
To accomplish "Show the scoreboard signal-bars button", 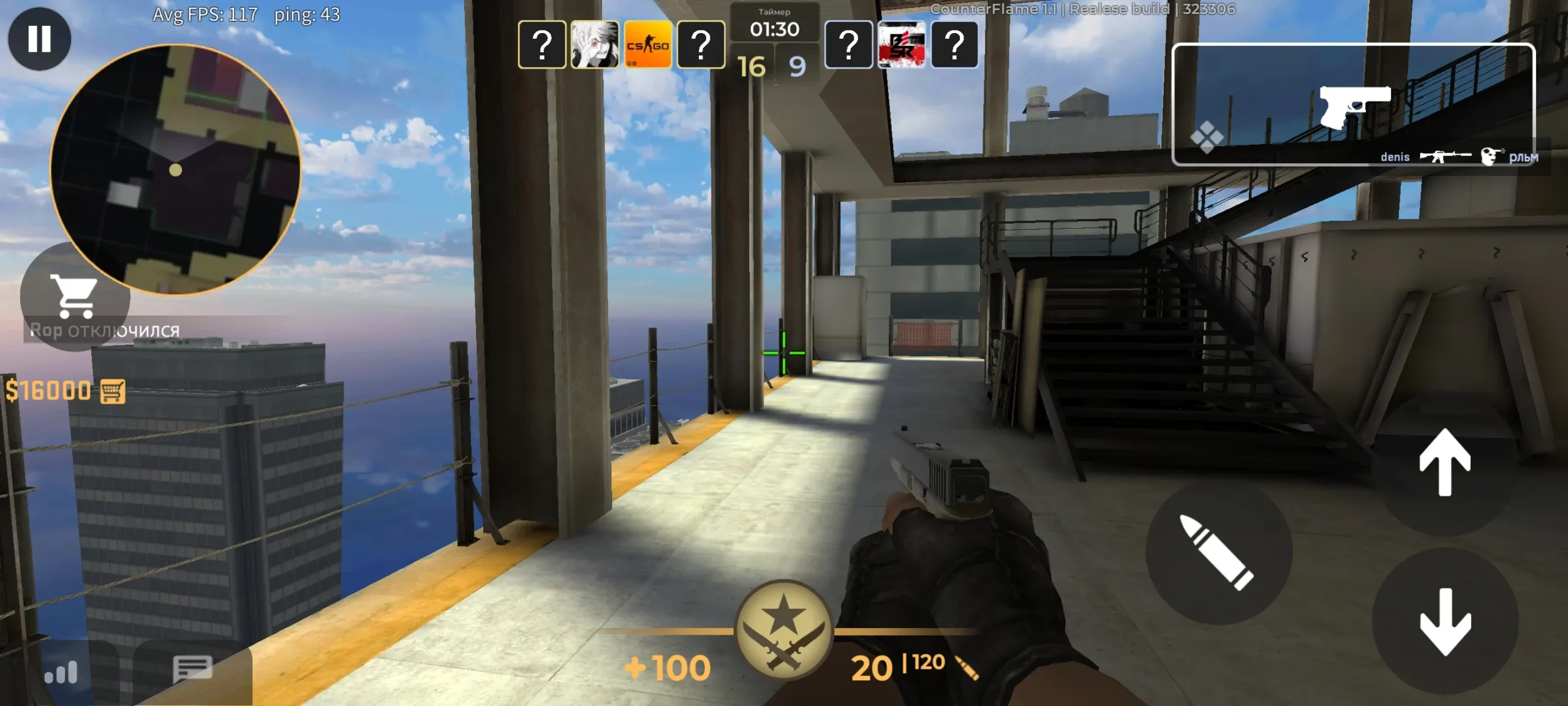I will [x=61, y=672].
